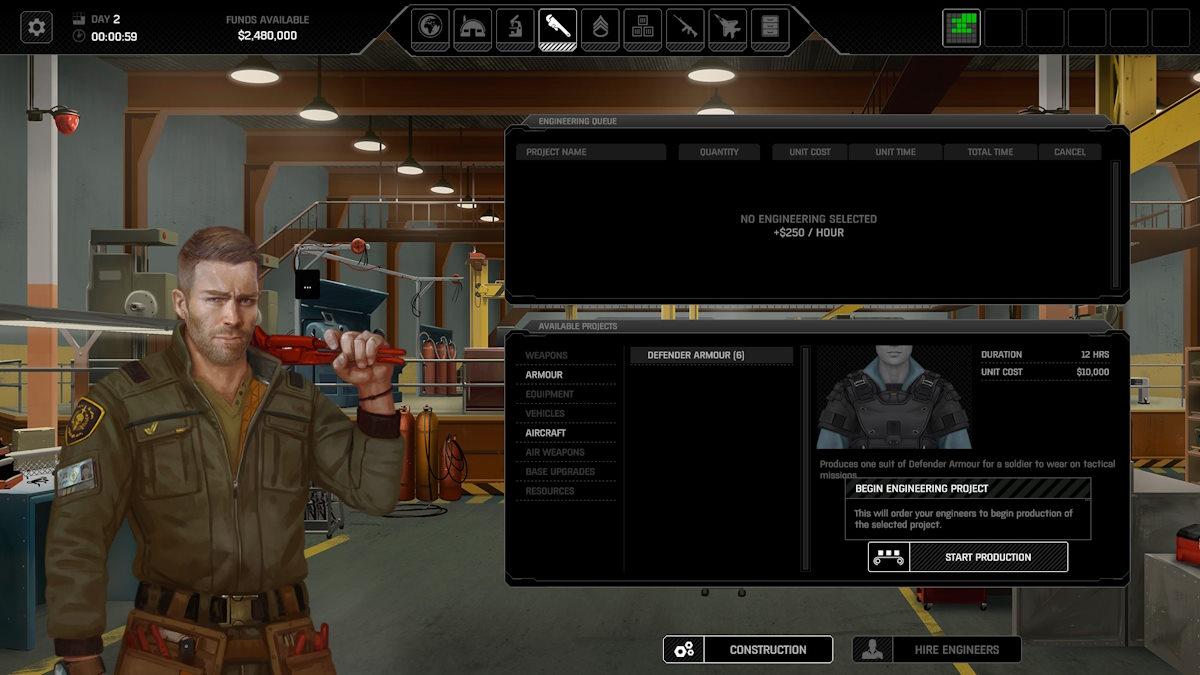Image resolution: width=1200 pixels, height=675 pixels.
Task: Open the Construction screen
Action: [748, 649]
